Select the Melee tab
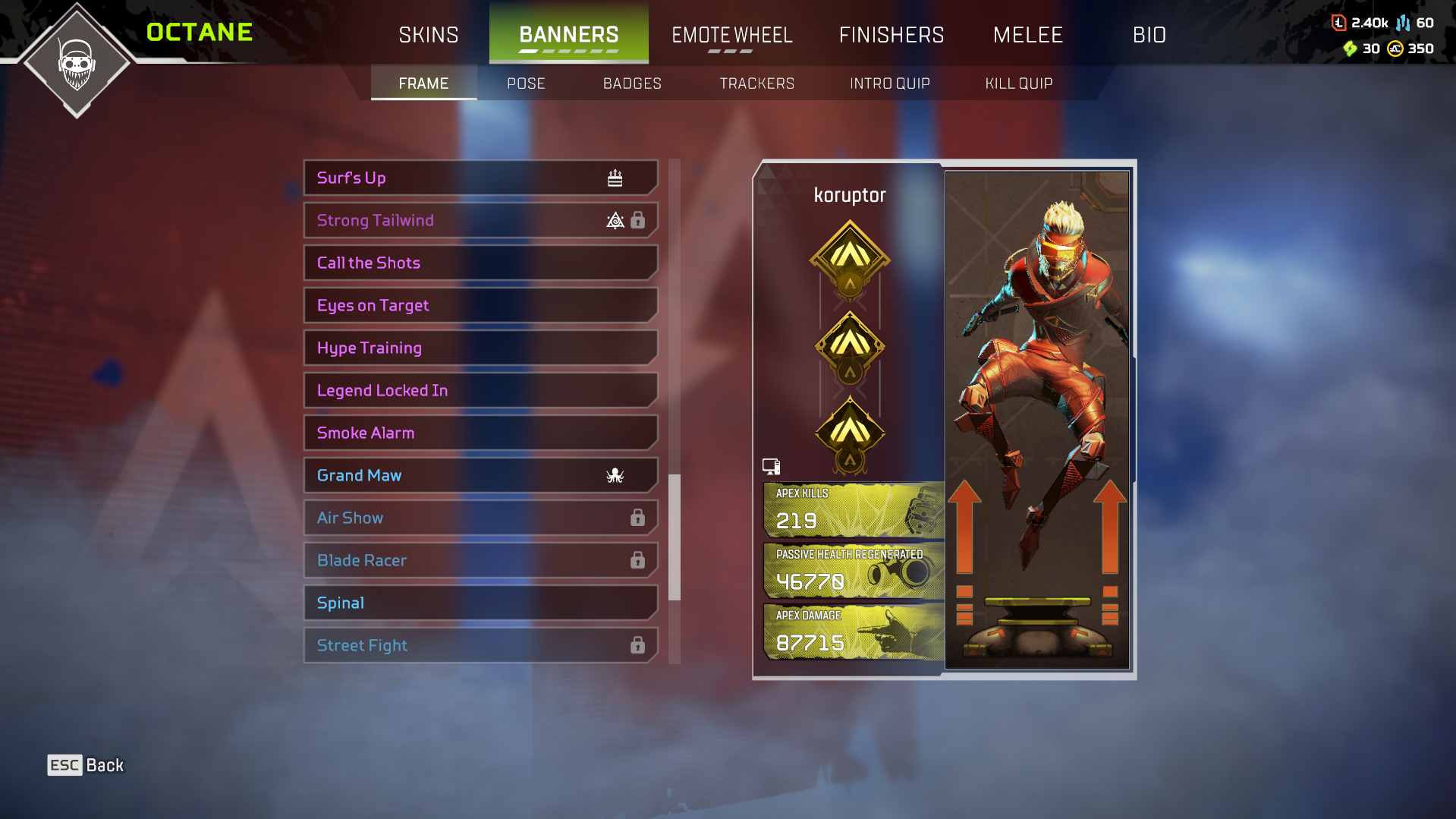This screenshot has width=1456, height=819. point(1028,35)
